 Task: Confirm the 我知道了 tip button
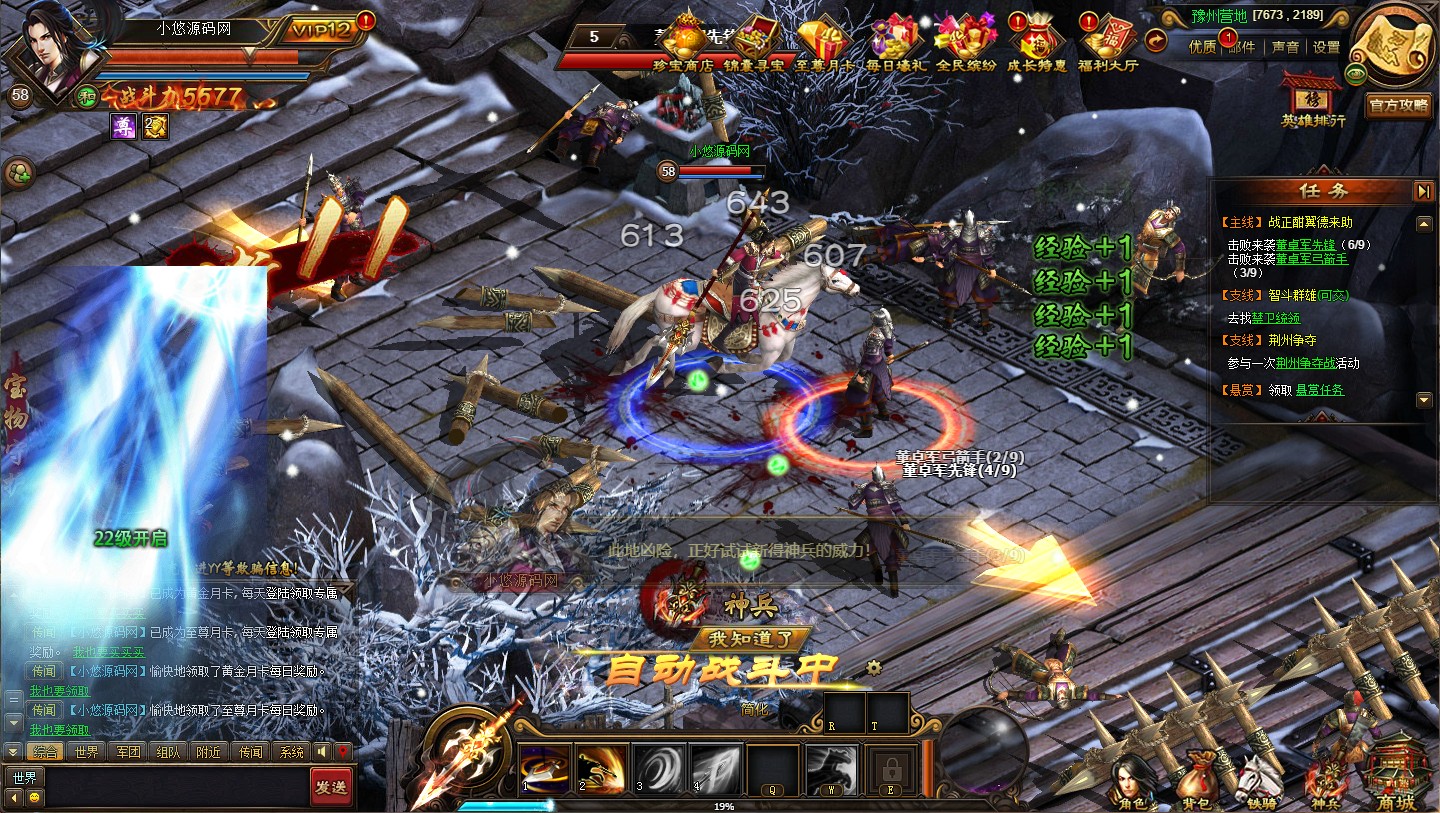pos(749,639)
